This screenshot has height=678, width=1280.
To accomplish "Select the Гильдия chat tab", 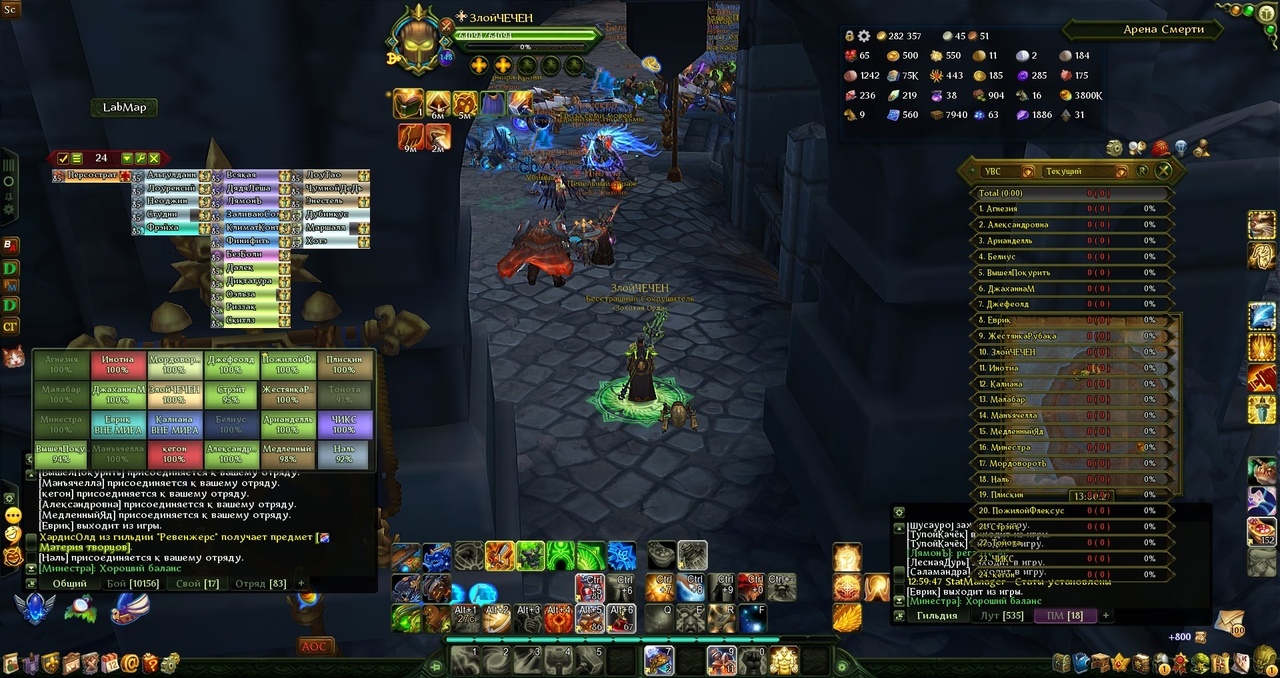I will coord(937,615).
